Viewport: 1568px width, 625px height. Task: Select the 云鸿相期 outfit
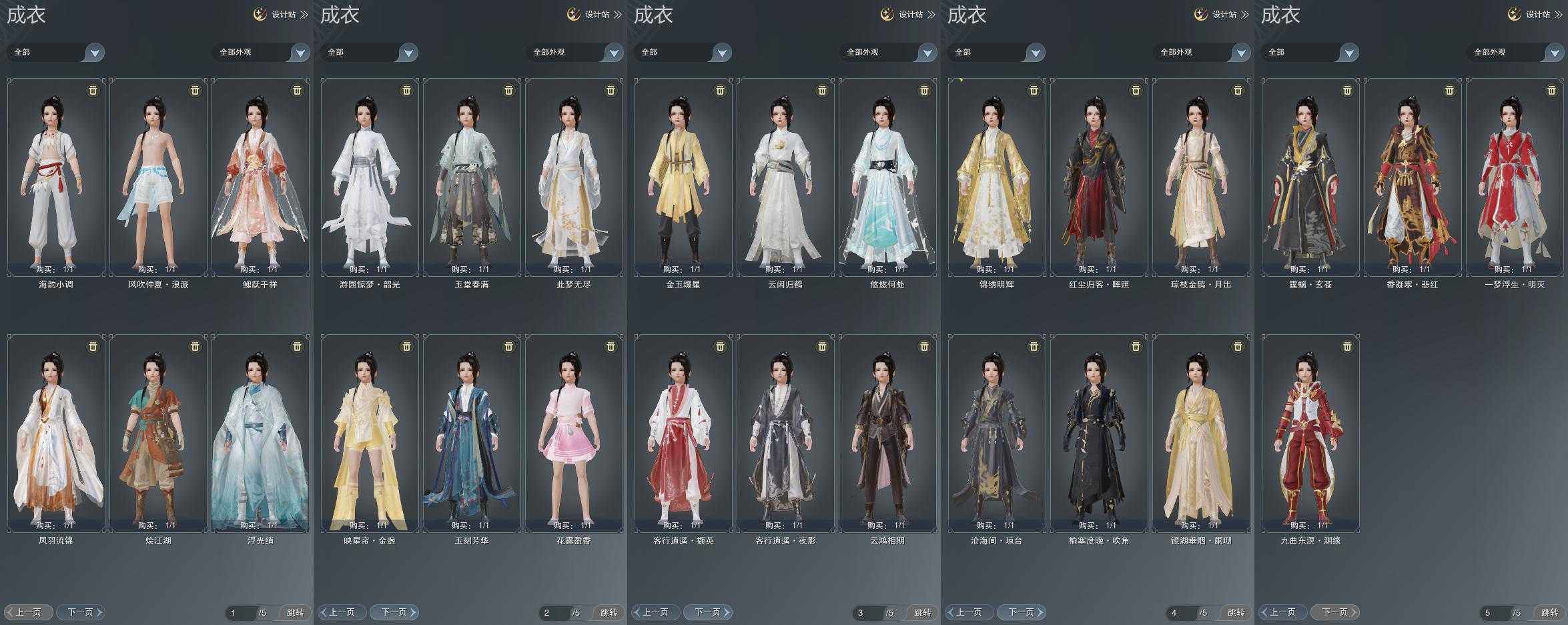point(887,433)
